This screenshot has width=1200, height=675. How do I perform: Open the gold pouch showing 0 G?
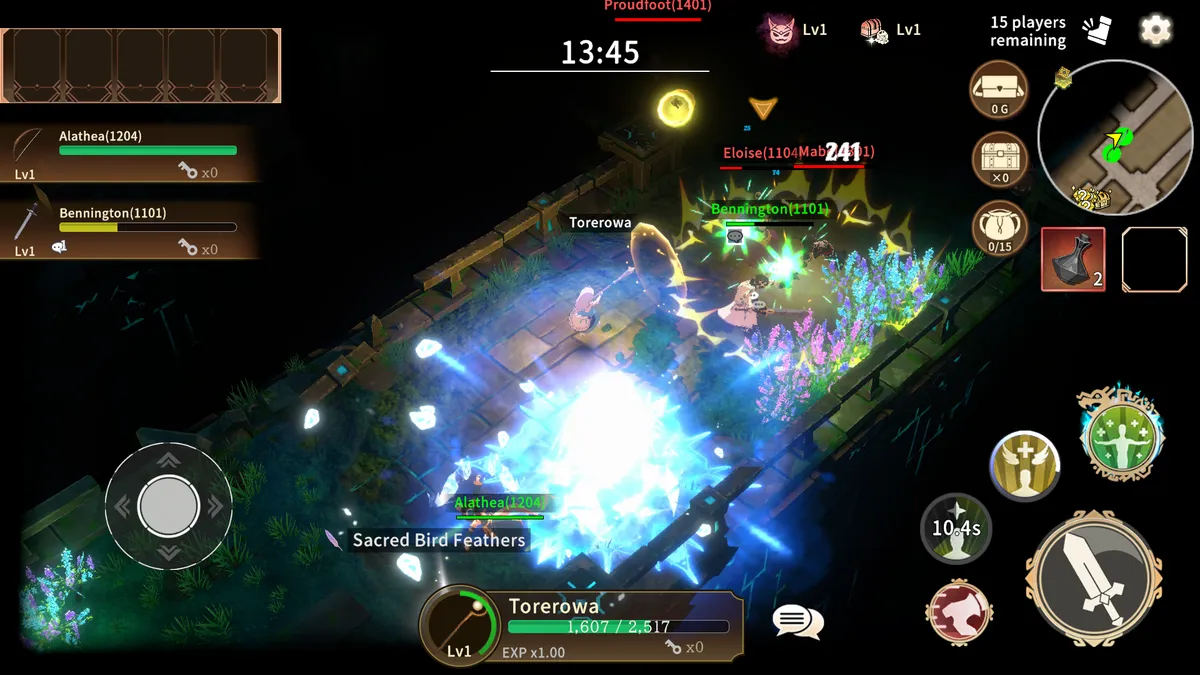click(999, 90)
